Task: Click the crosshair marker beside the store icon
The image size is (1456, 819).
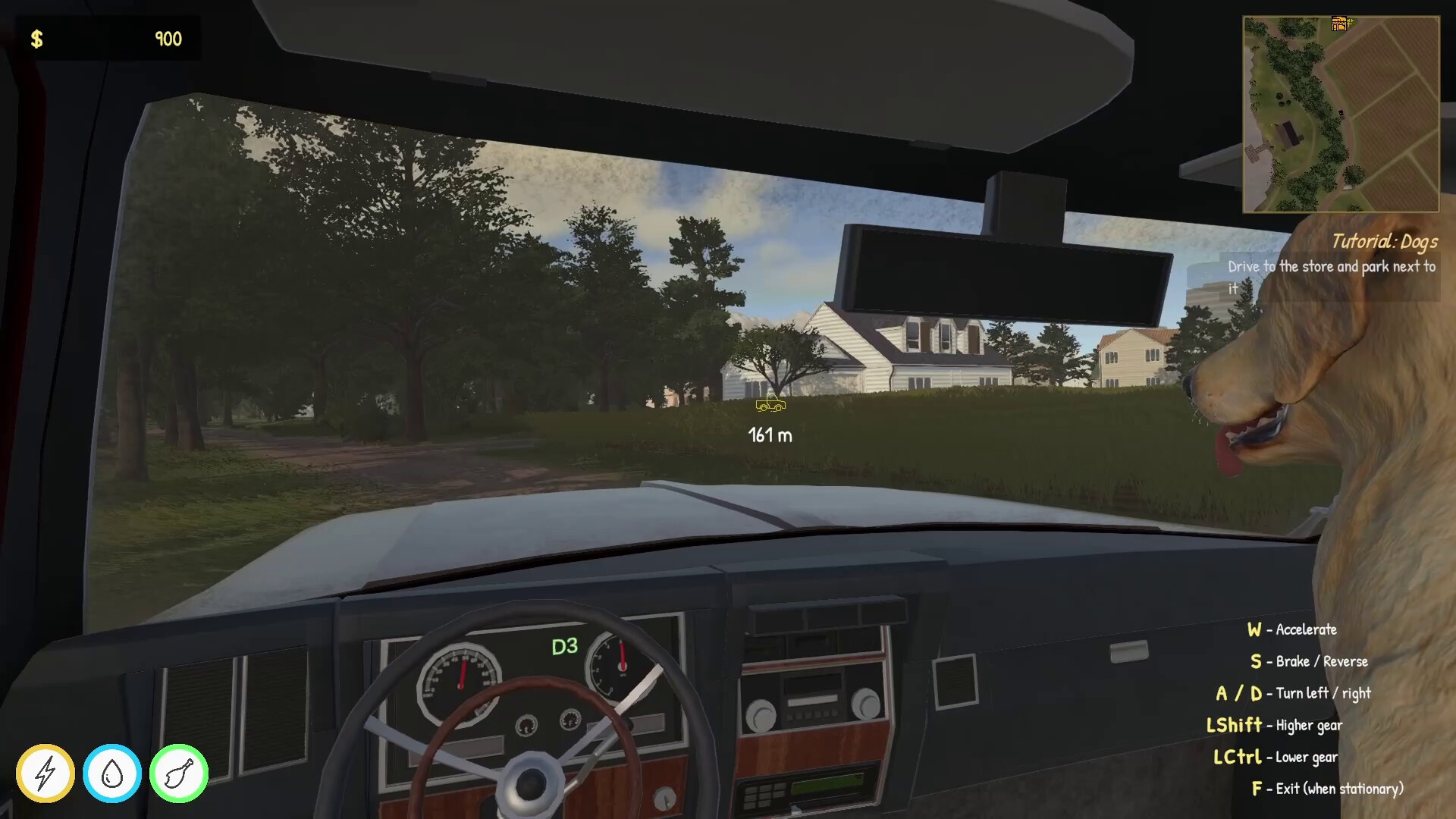Action: (1351, 23)
